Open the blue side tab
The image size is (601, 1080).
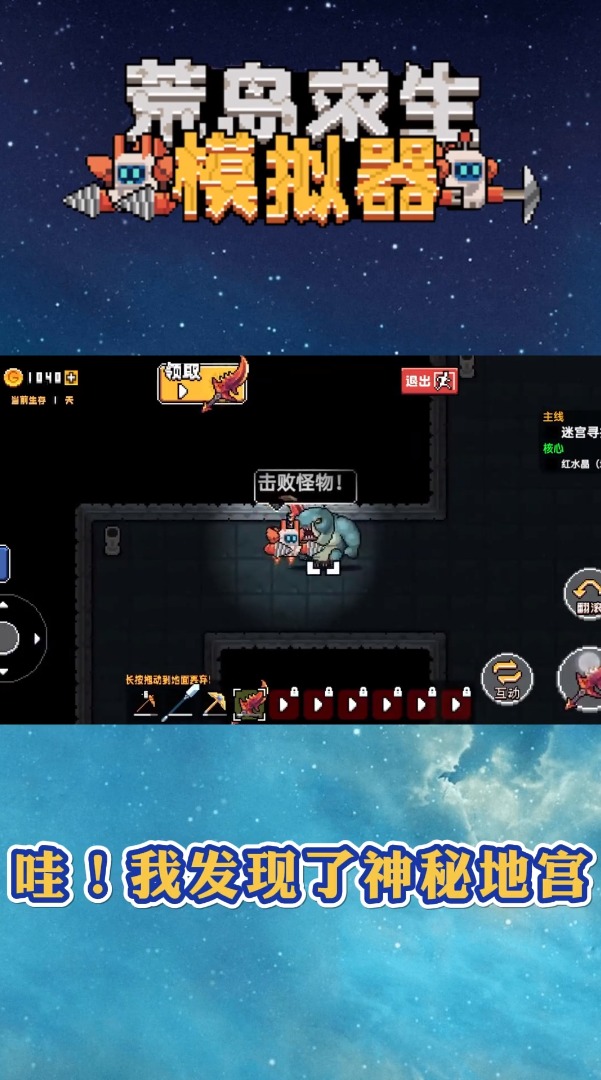tap(3, 563)
